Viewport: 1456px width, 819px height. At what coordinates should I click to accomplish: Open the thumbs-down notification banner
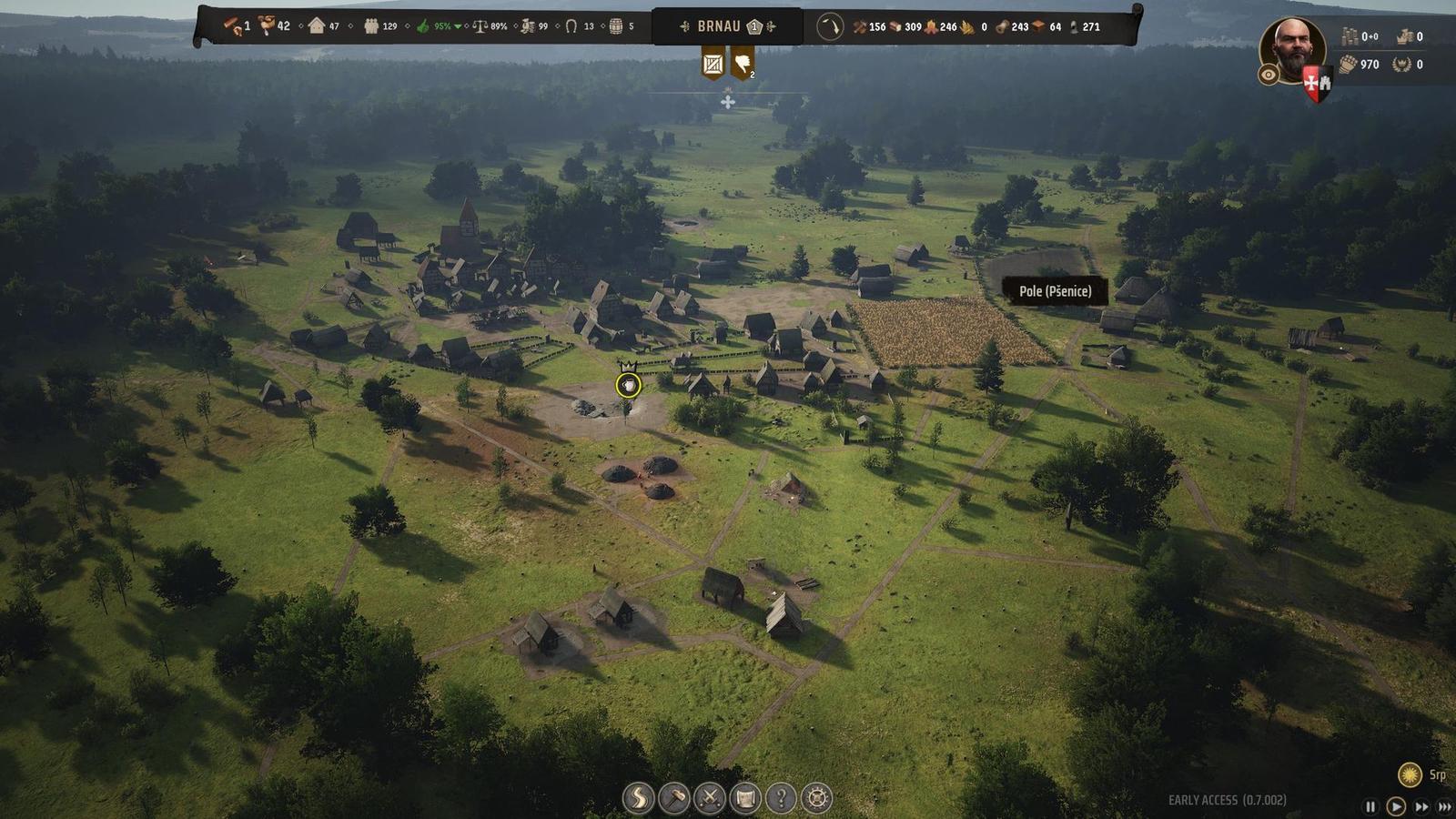(743, 64)
